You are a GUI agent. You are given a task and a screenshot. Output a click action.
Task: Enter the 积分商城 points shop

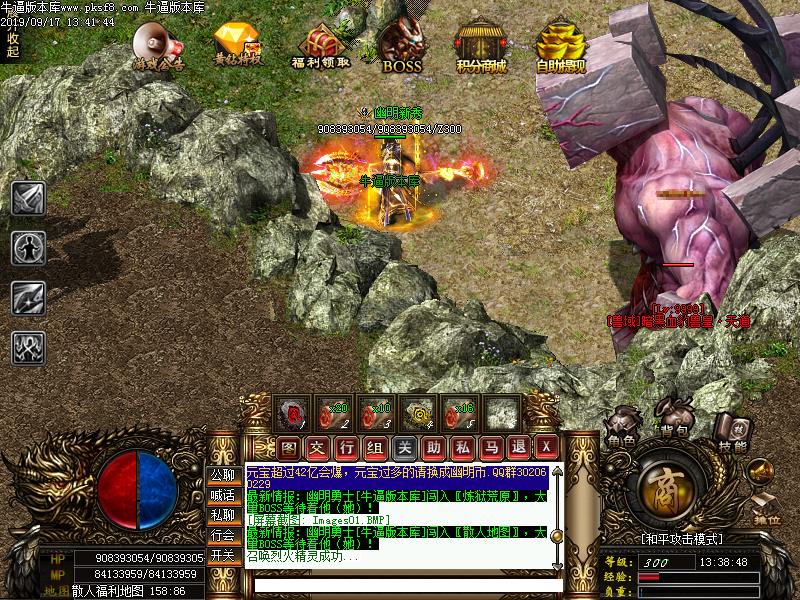(481, 45)
